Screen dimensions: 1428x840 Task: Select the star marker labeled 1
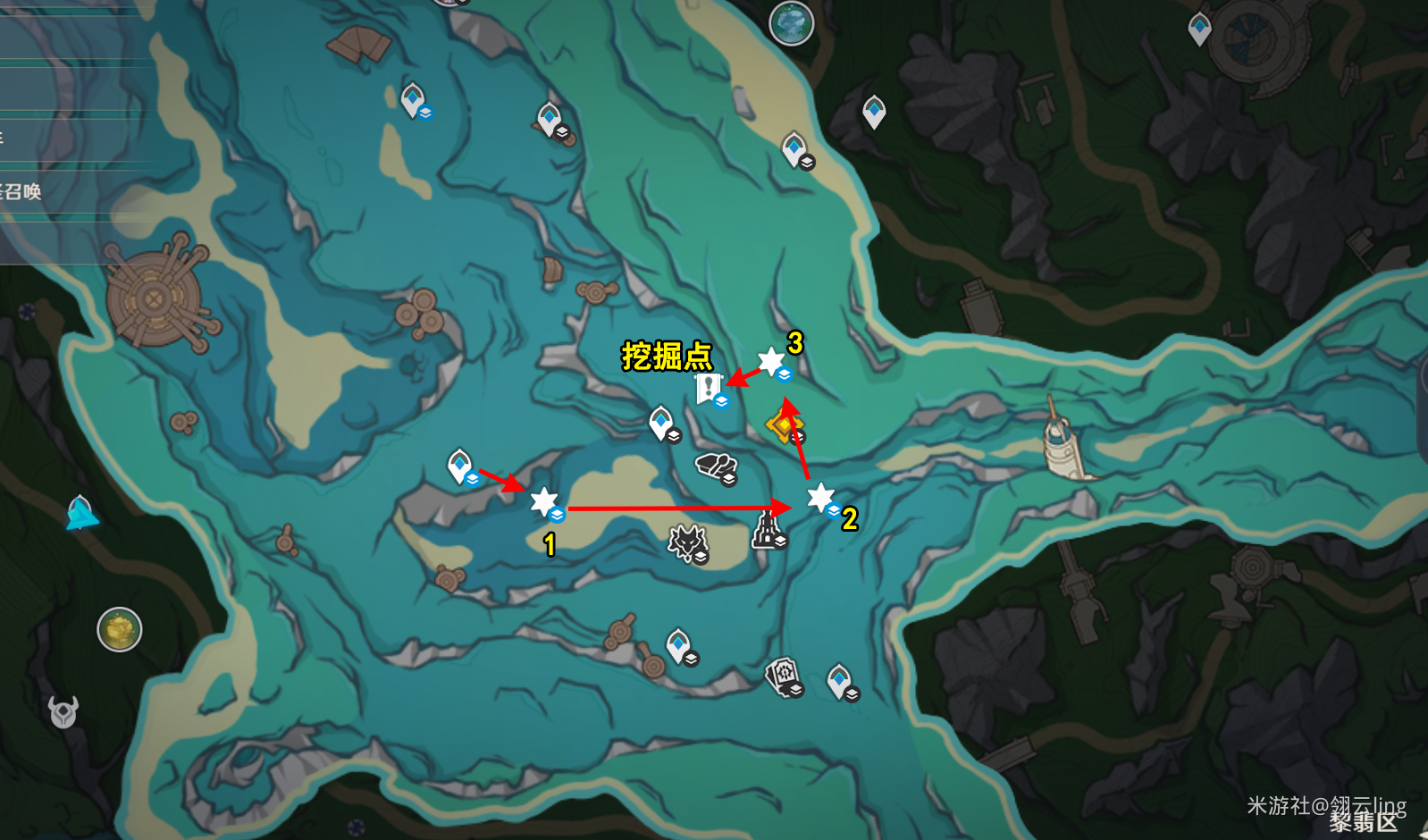[x=543, y=502]
